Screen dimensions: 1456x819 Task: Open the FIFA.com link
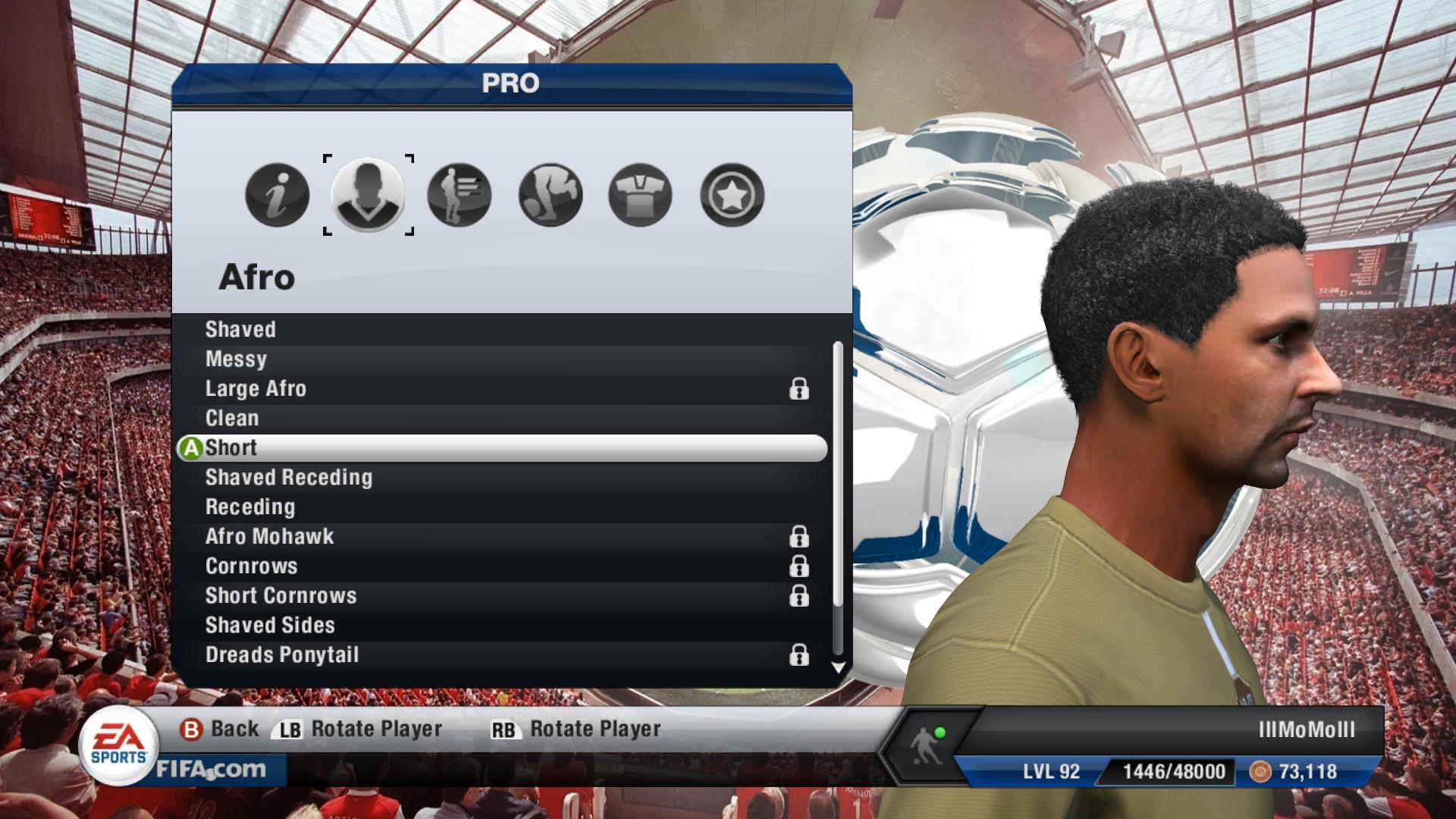[212, 770]
